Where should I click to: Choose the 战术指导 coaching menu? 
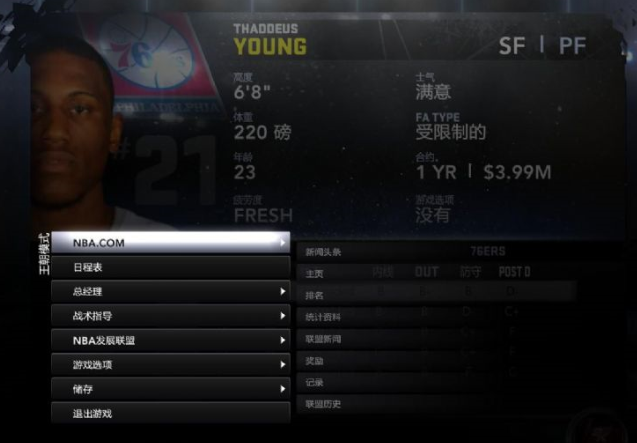(170, 316)
